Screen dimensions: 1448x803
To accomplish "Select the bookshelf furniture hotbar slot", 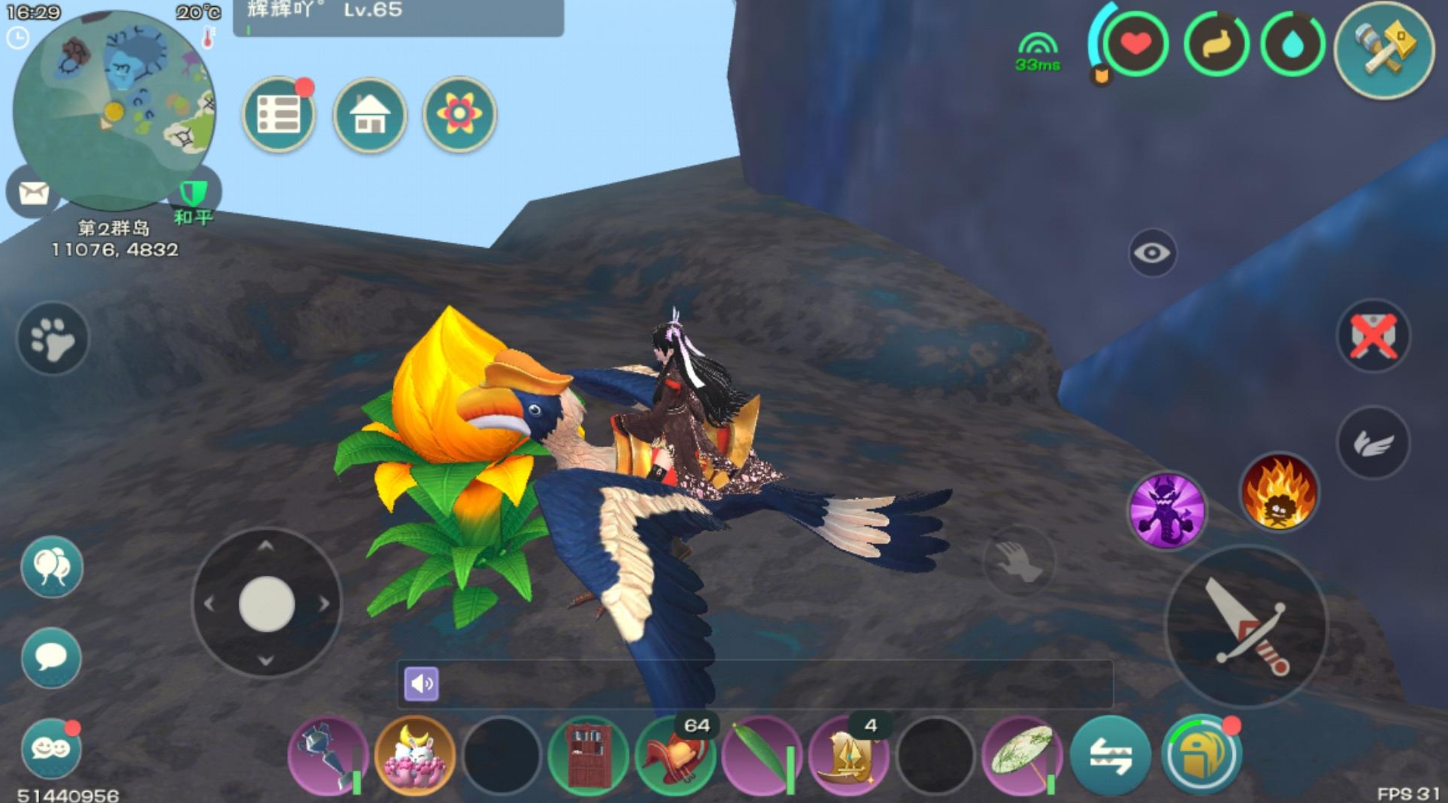I will point(588,756).
